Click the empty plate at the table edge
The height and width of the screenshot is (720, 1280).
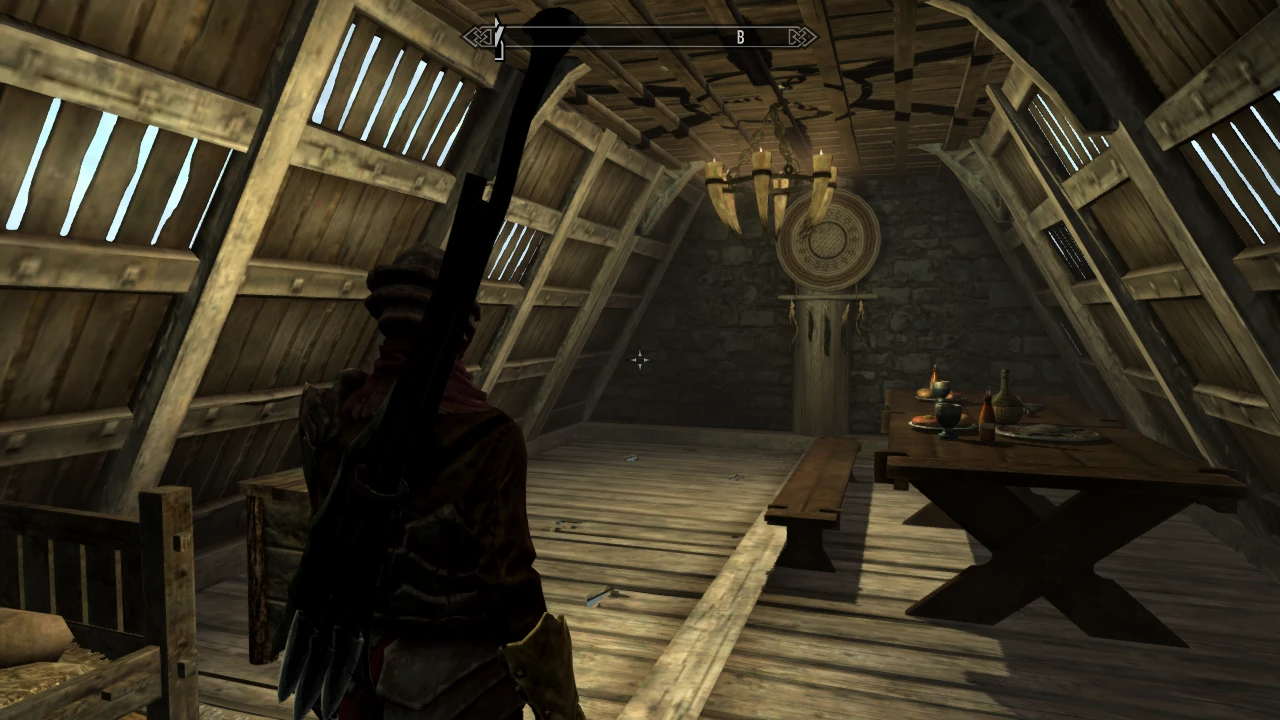1045,432
